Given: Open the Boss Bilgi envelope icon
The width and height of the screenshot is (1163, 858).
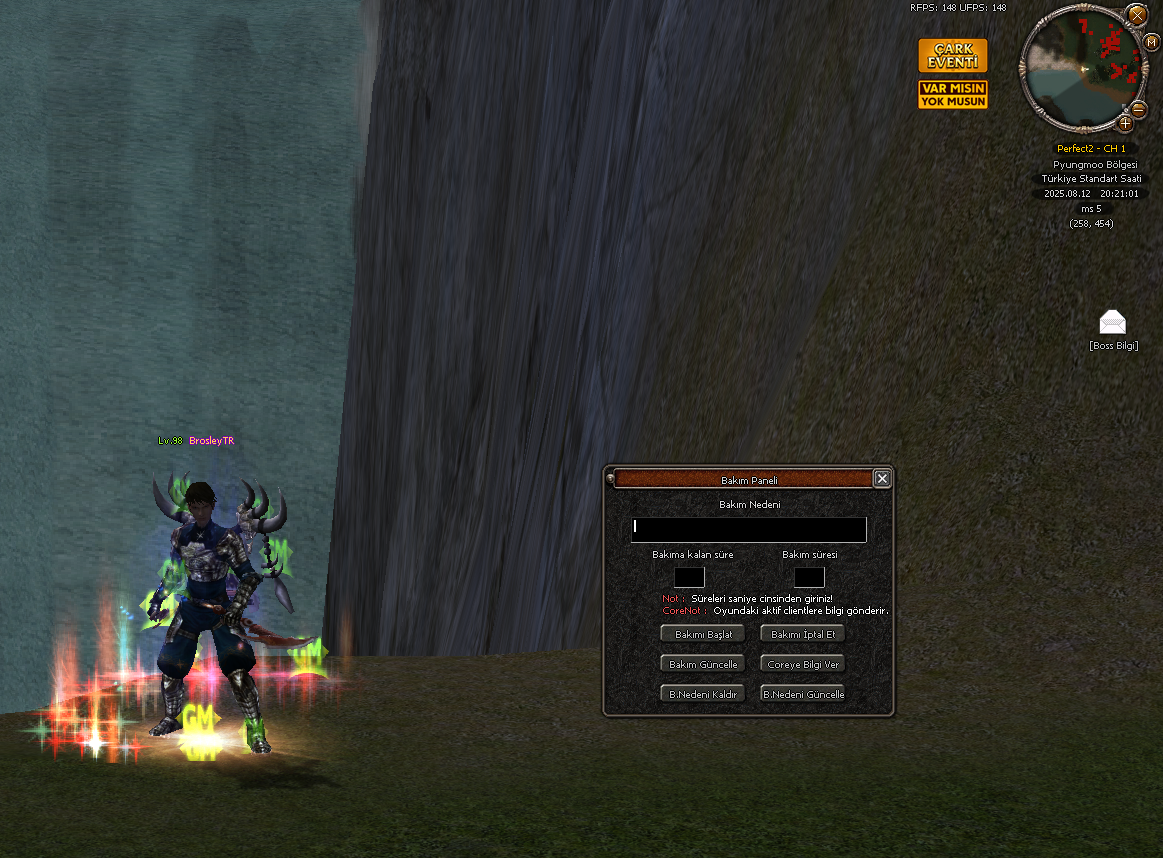Looking at the screenshot, I should point(1112,322).
